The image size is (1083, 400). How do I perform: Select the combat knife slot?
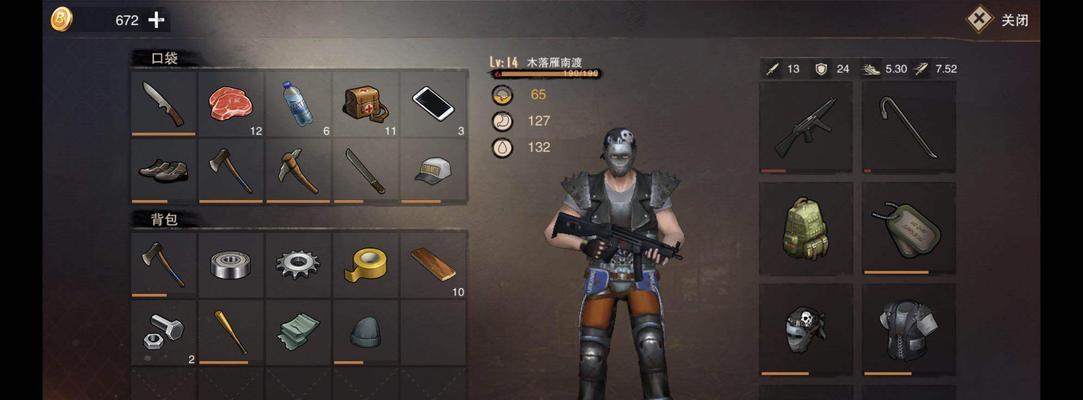tap(163, 102)
